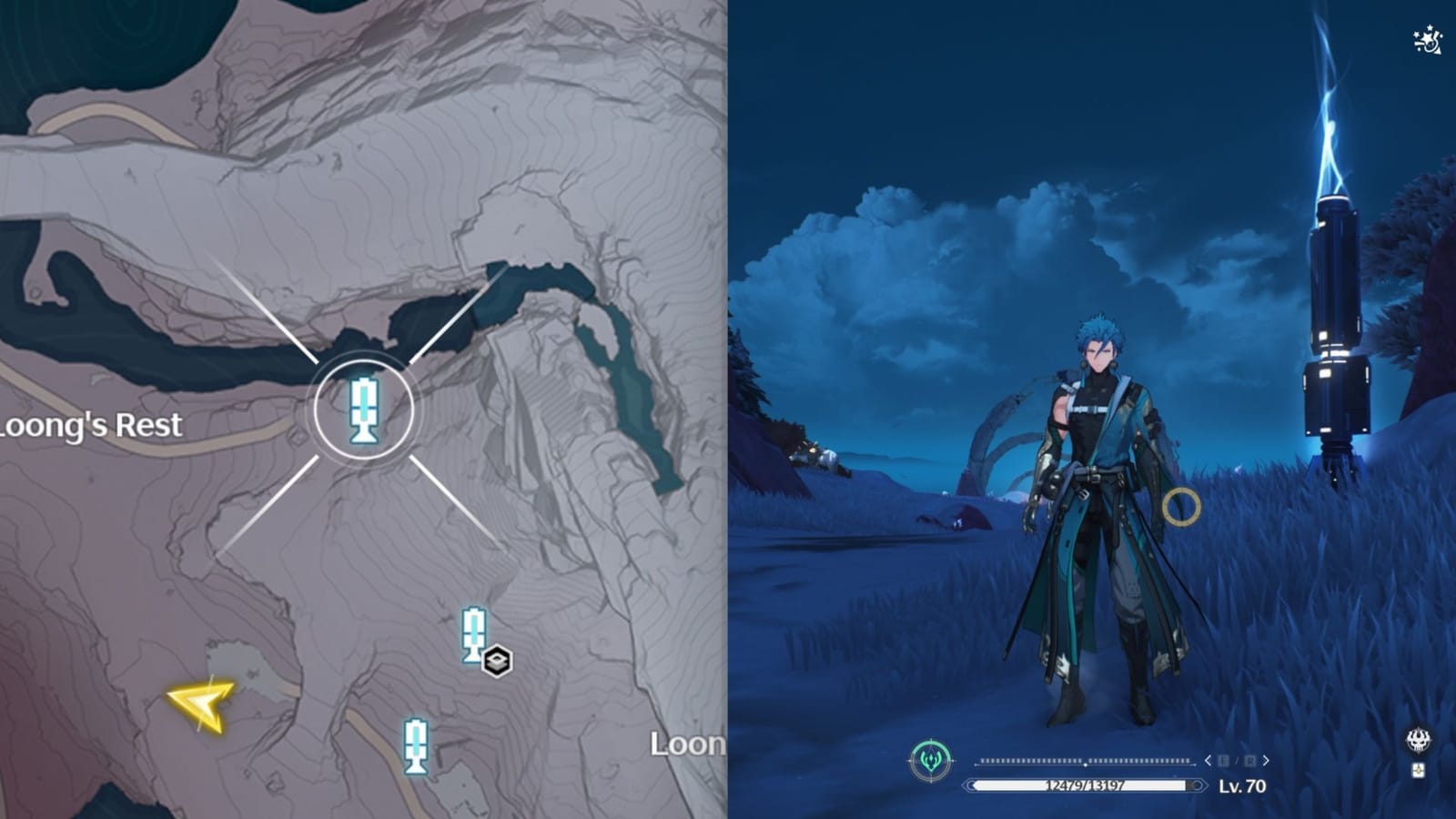Click the yellow player arrow on the map
Image resolution: width=1456 pixels, height=819 pixels.
coord(202,705)
